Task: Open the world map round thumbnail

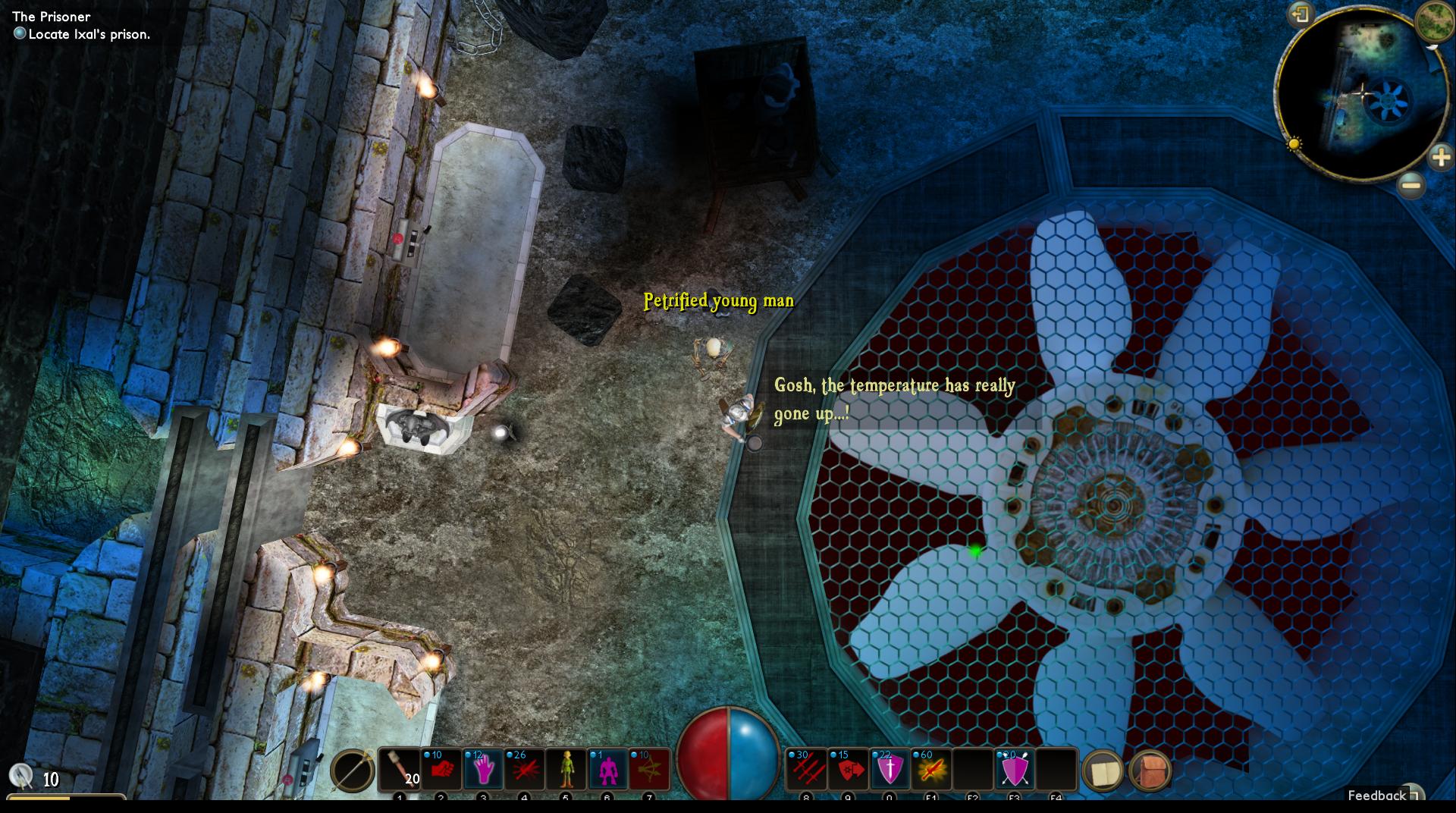Action: (x=1435, y=20)
